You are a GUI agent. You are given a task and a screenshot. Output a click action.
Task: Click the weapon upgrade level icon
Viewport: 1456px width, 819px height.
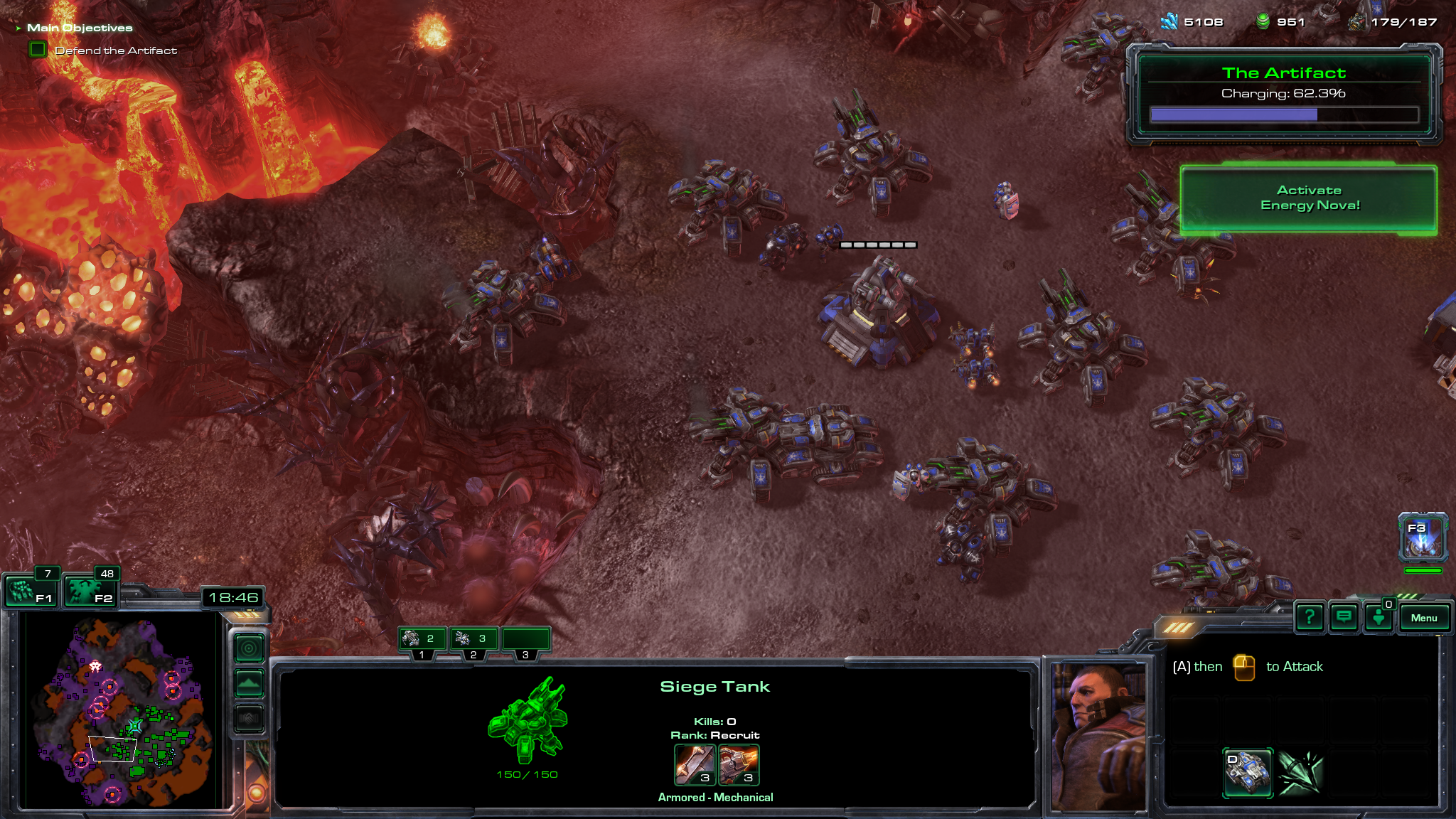(694, 764)
